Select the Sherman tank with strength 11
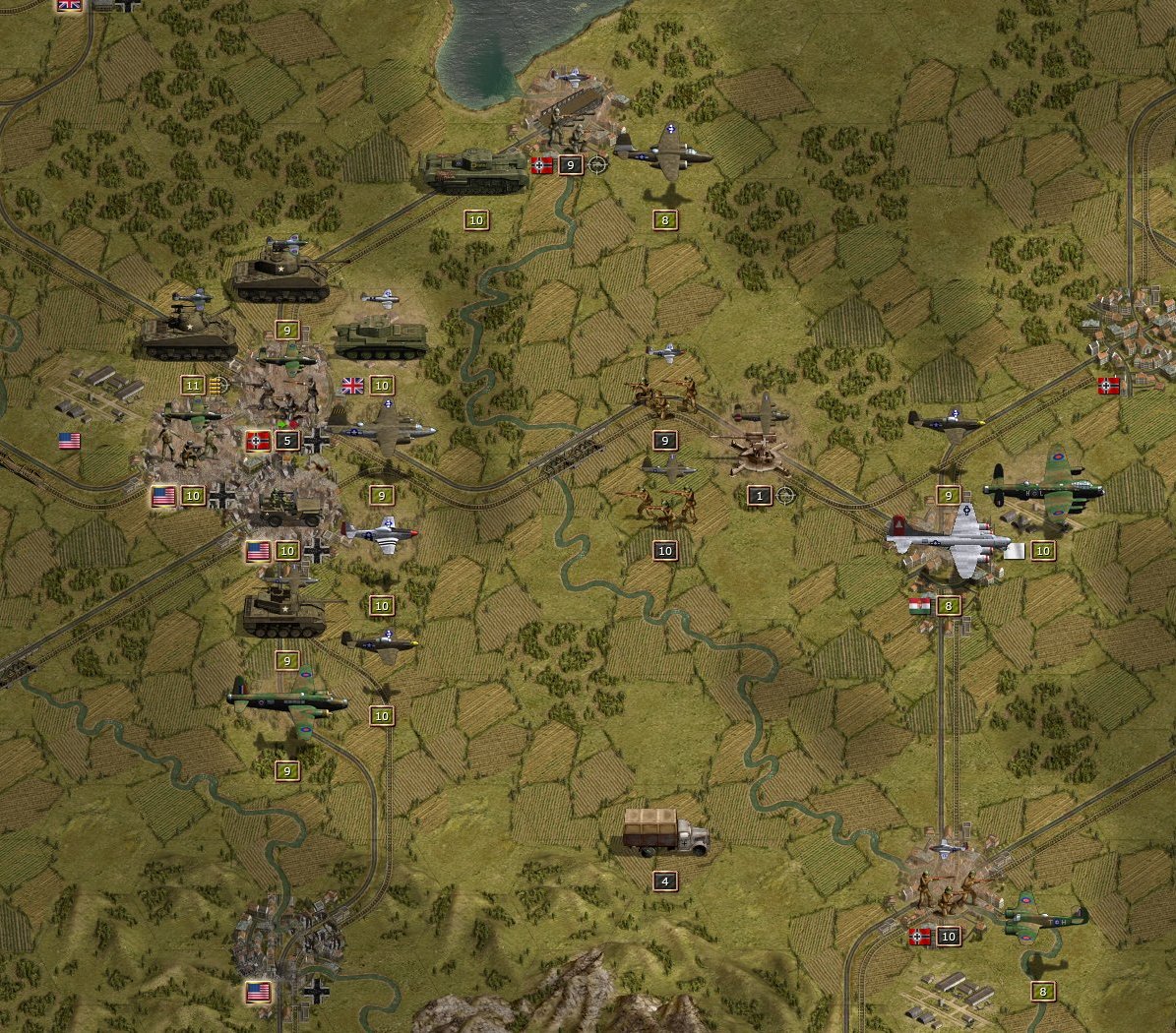The height and width of the screenshot is (1033, 1176). [x=188, y=335]
